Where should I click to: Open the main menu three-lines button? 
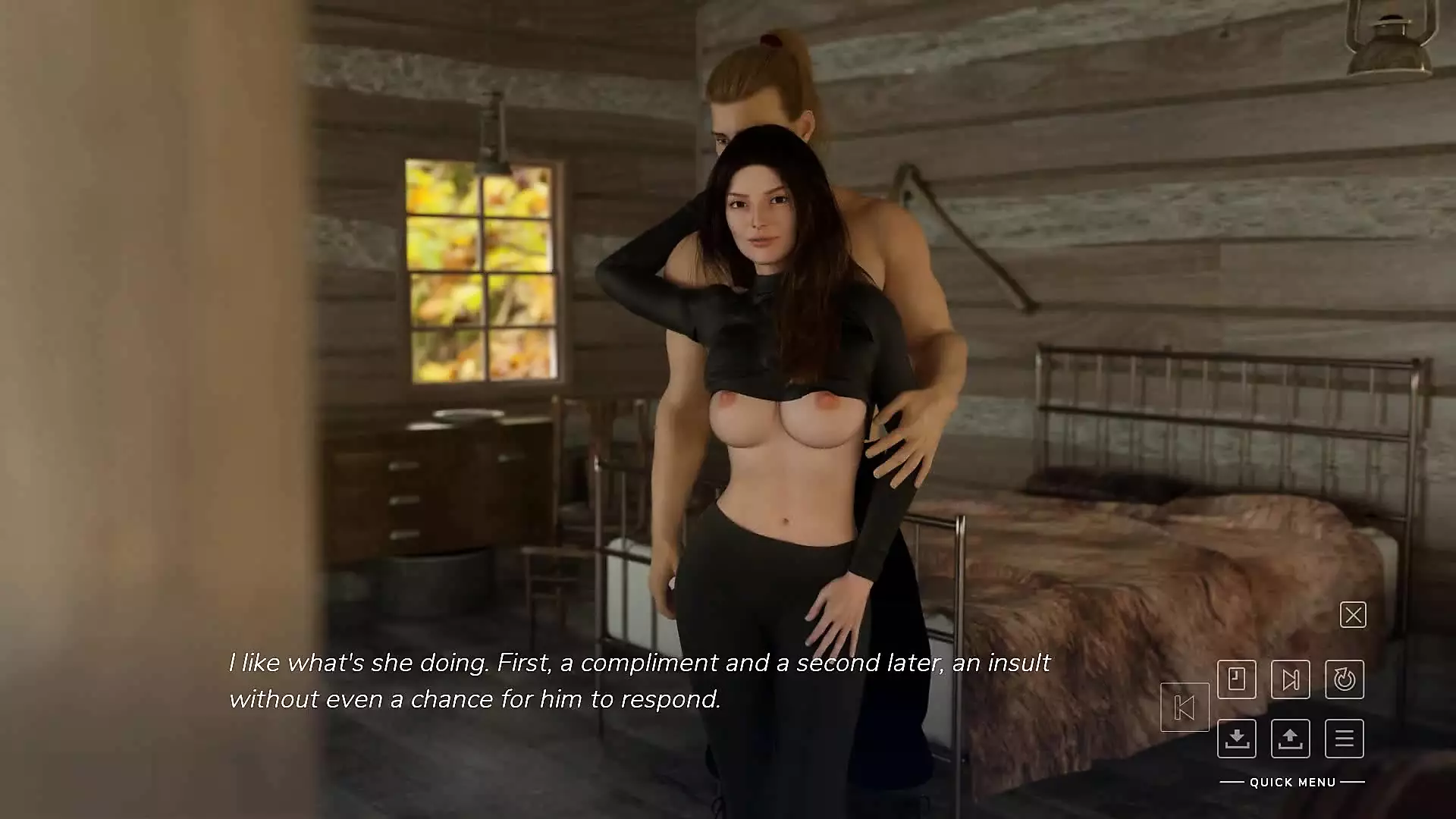(1345, 738)
